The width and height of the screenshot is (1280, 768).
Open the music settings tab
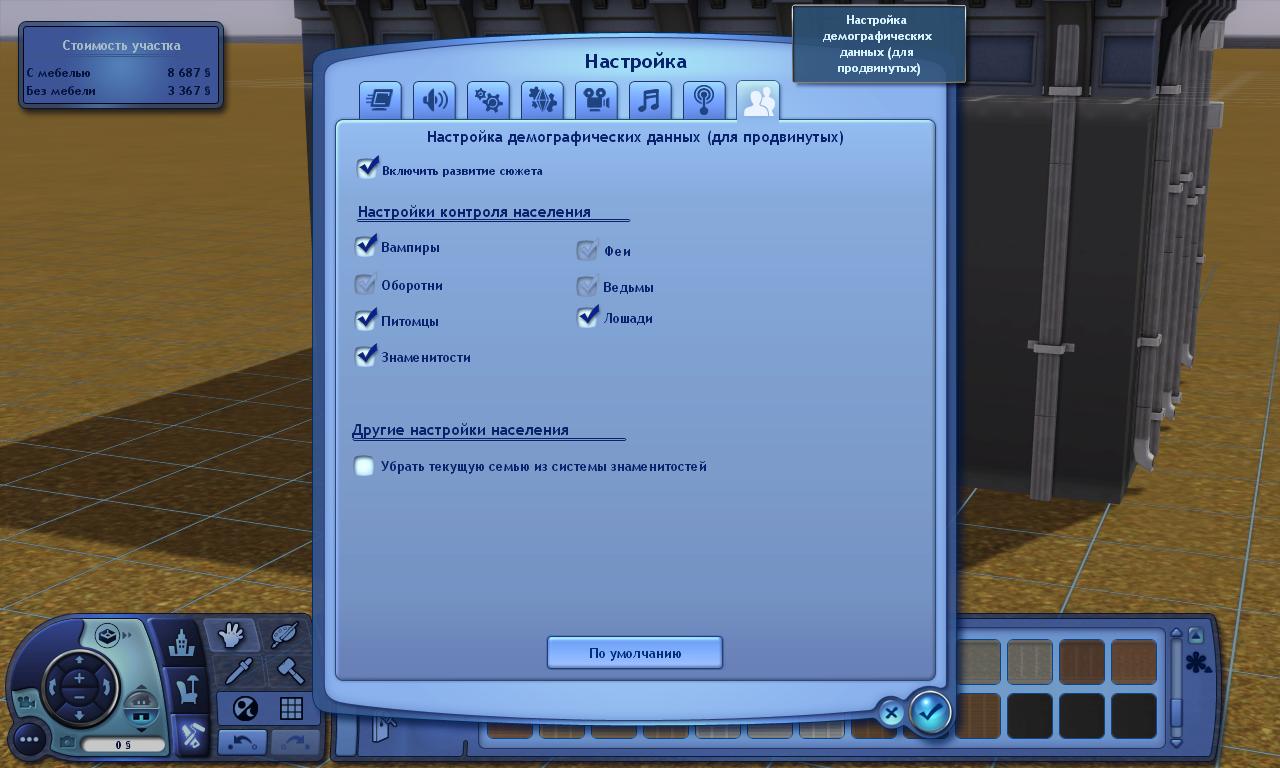(x=650, y=99)
